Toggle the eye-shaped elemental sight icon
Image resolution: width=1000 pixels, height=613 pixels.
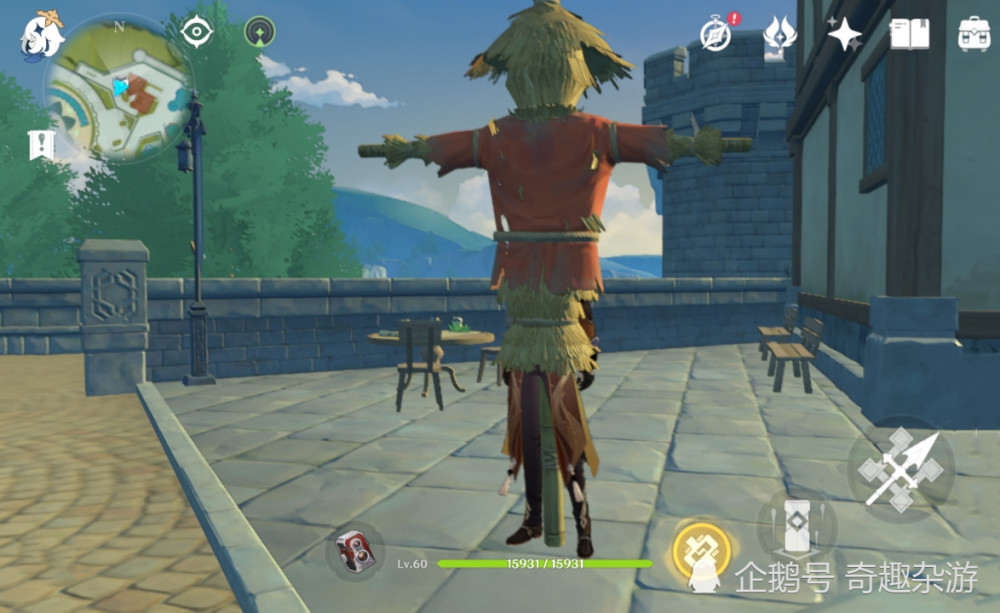(197, 32)
